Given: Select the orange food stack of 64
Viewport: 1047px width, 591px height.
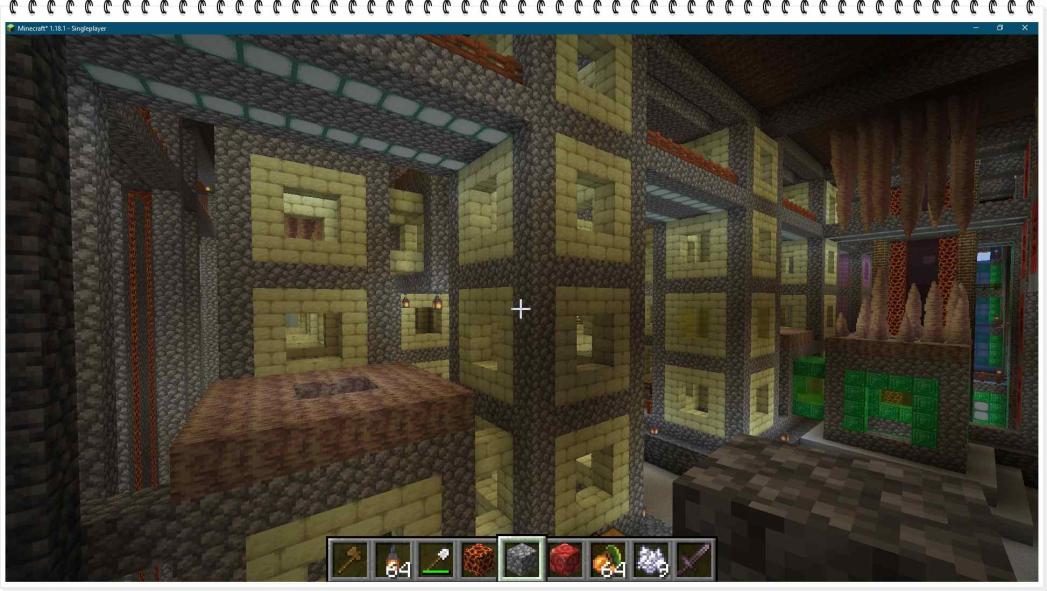Looking at the screenshot, I should [x=608, y=559].
